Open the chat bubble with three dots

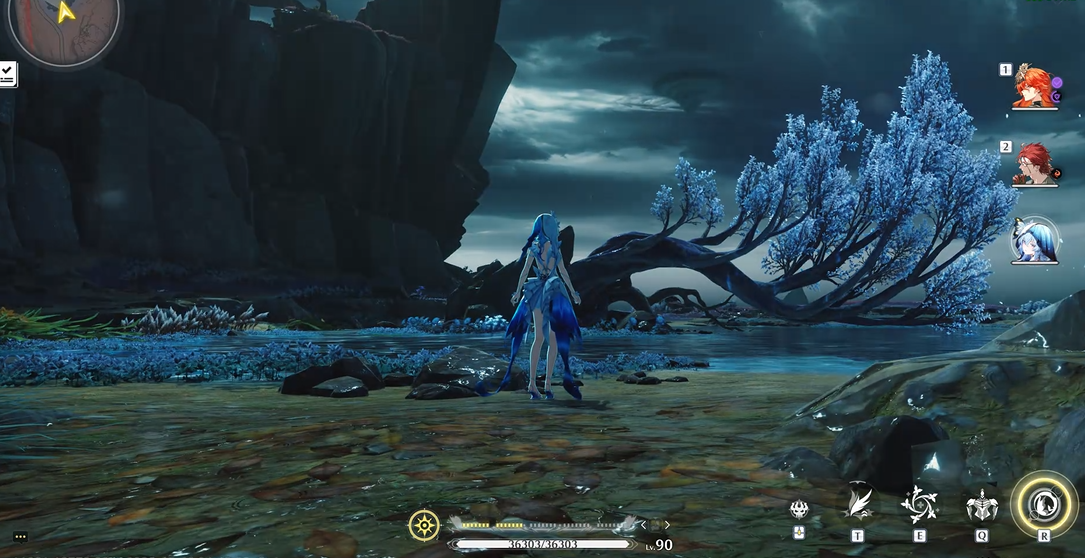coord(20,537)
